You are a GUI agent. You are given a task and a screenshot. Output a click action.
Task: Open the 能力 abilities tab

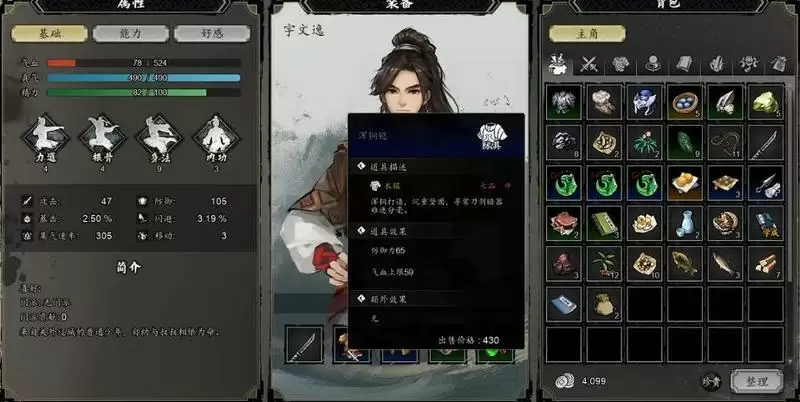[131, 33]
